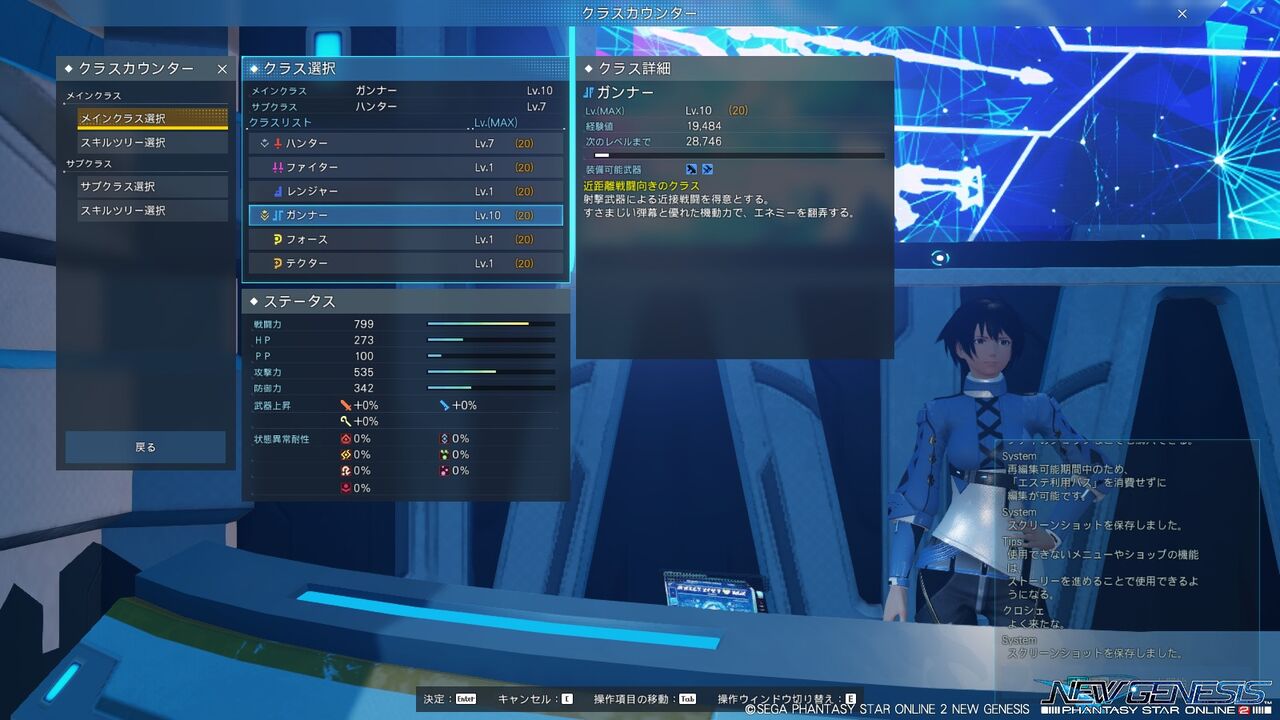Click the sub-class badge beside Hunter entry
The height and width of the screenshot is (720, 1280).
(264, 143)
